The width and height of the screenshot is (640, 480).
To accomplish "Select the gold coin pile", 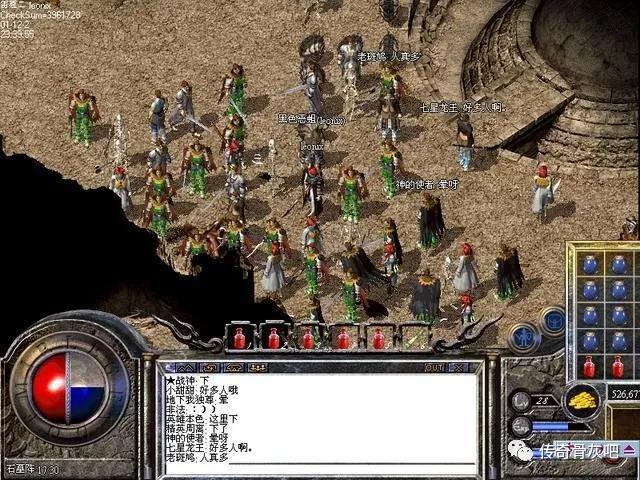I will click(x=580, y=401).
